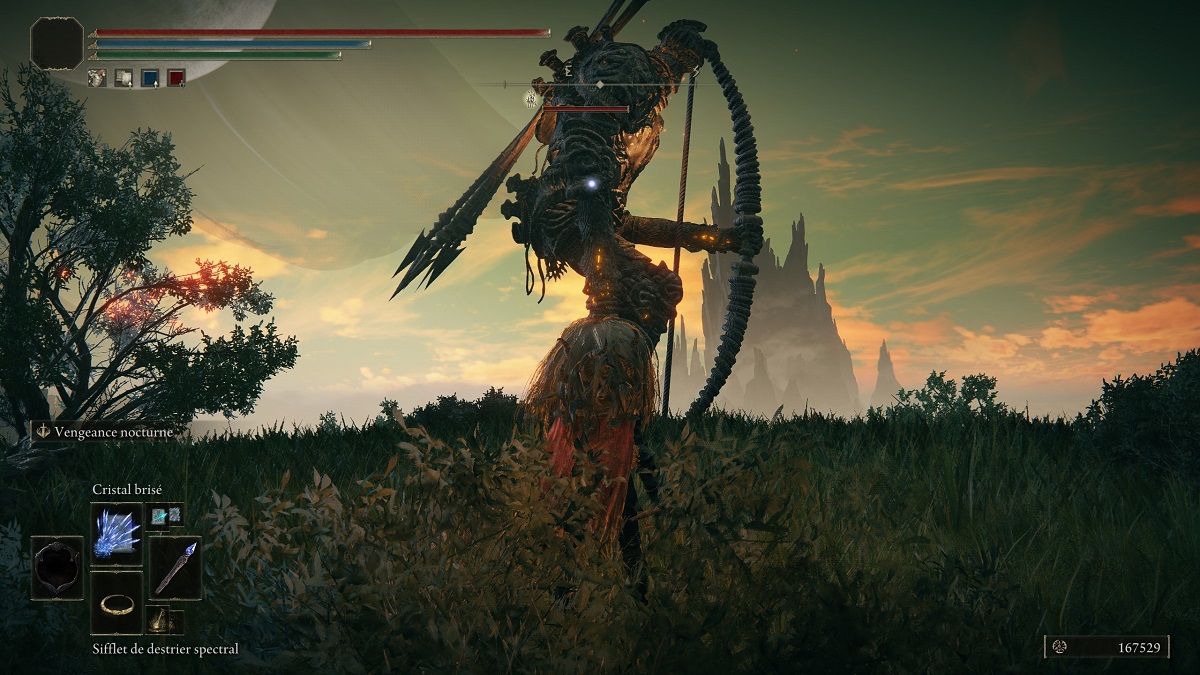Screen dimensions: 1200x675
Task: Use the Sifflet de destrier spectral item
Action: (116, 602)
